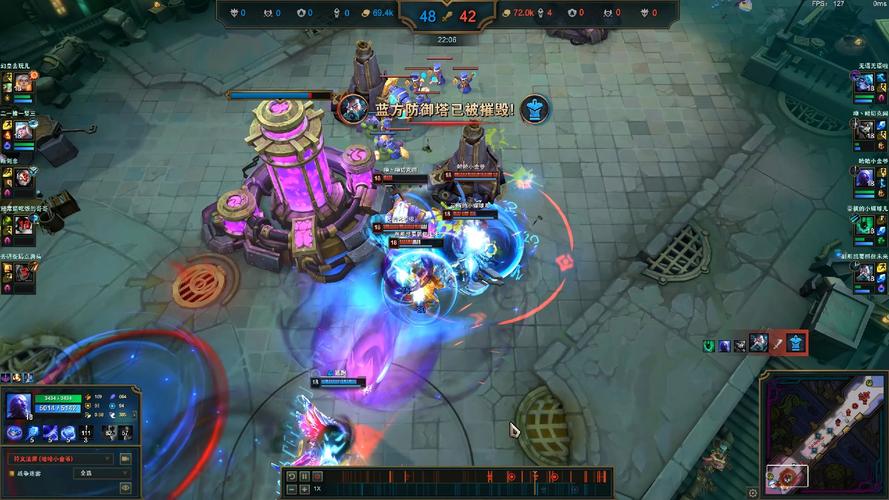Screen dimensions: 889x500
Task: Open the fog of war team dropdown
Action: [x=100, y=473]
